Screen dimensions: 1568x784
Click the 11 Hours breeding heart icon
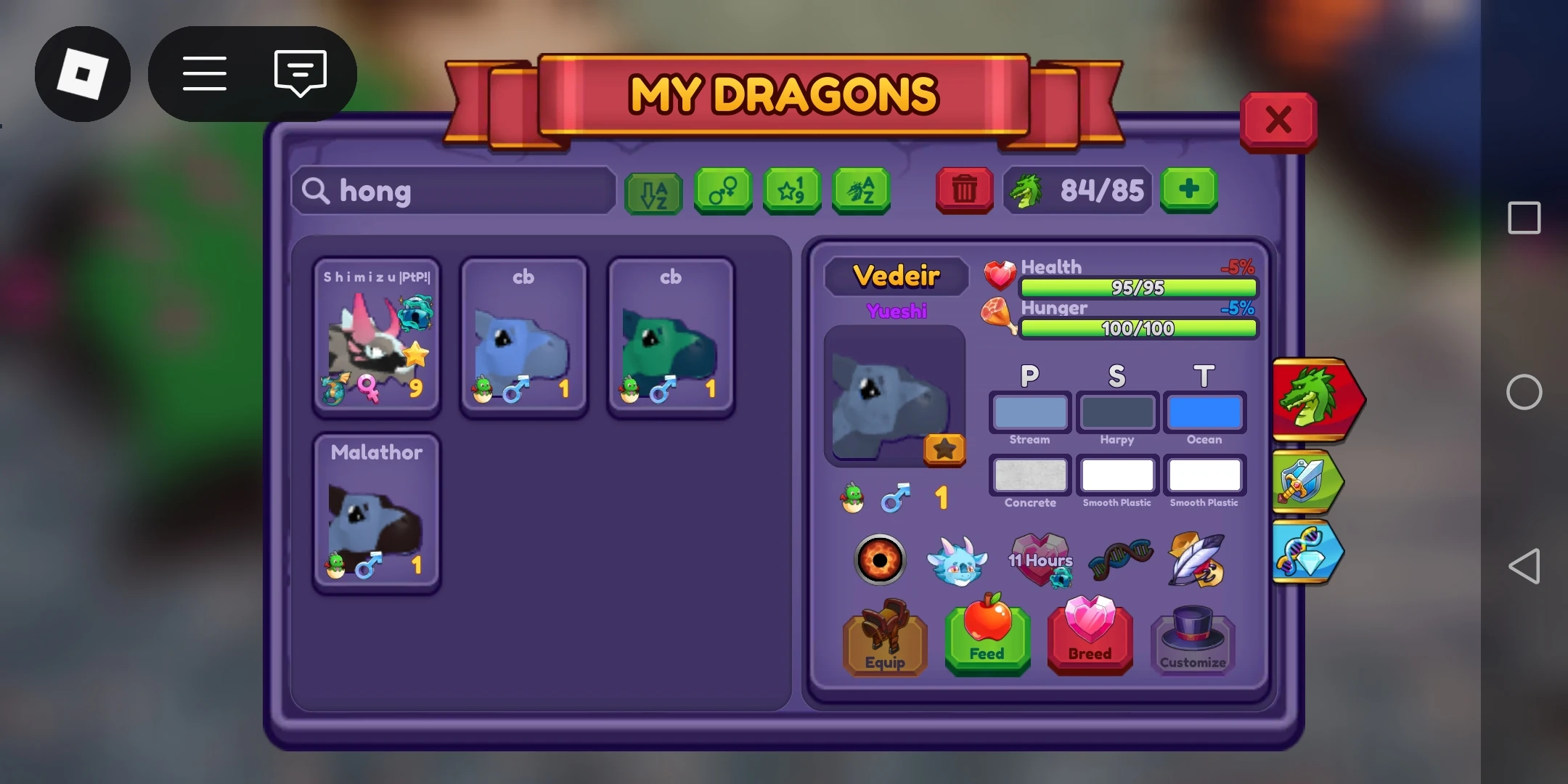click(x=1040, y=559)
